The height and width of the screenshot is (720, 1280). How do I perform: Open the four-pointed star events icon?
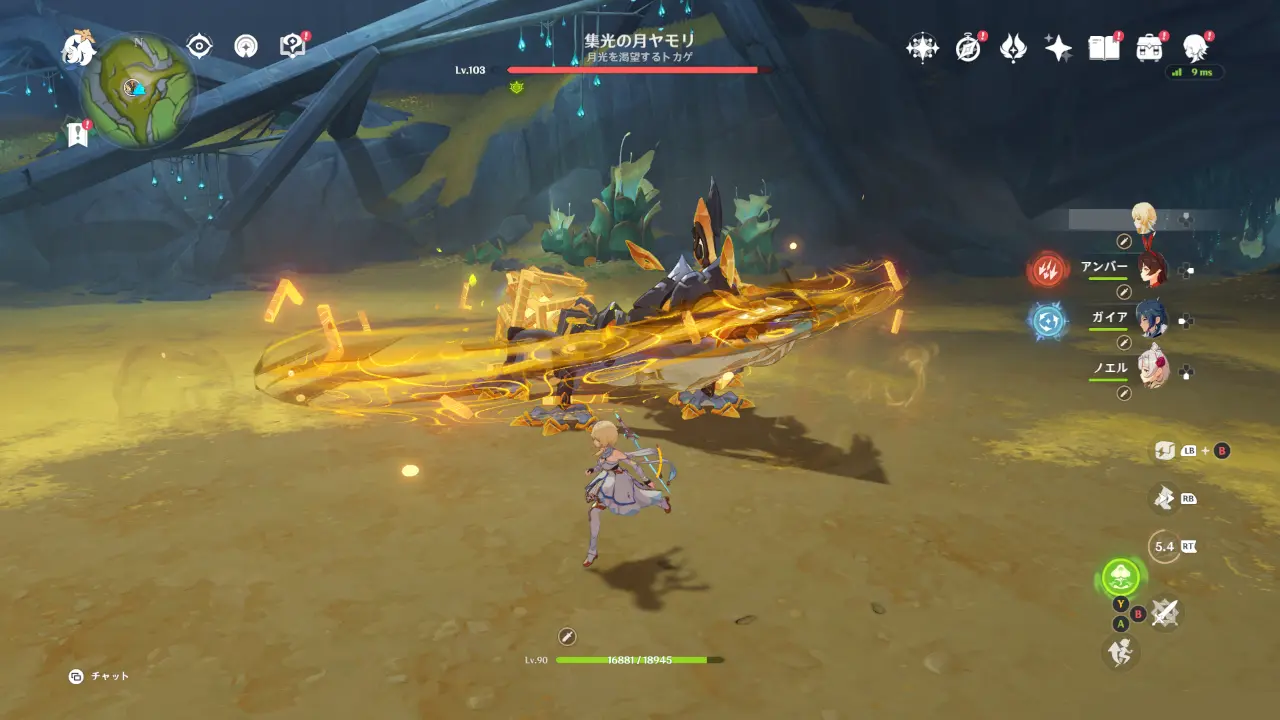922,48
